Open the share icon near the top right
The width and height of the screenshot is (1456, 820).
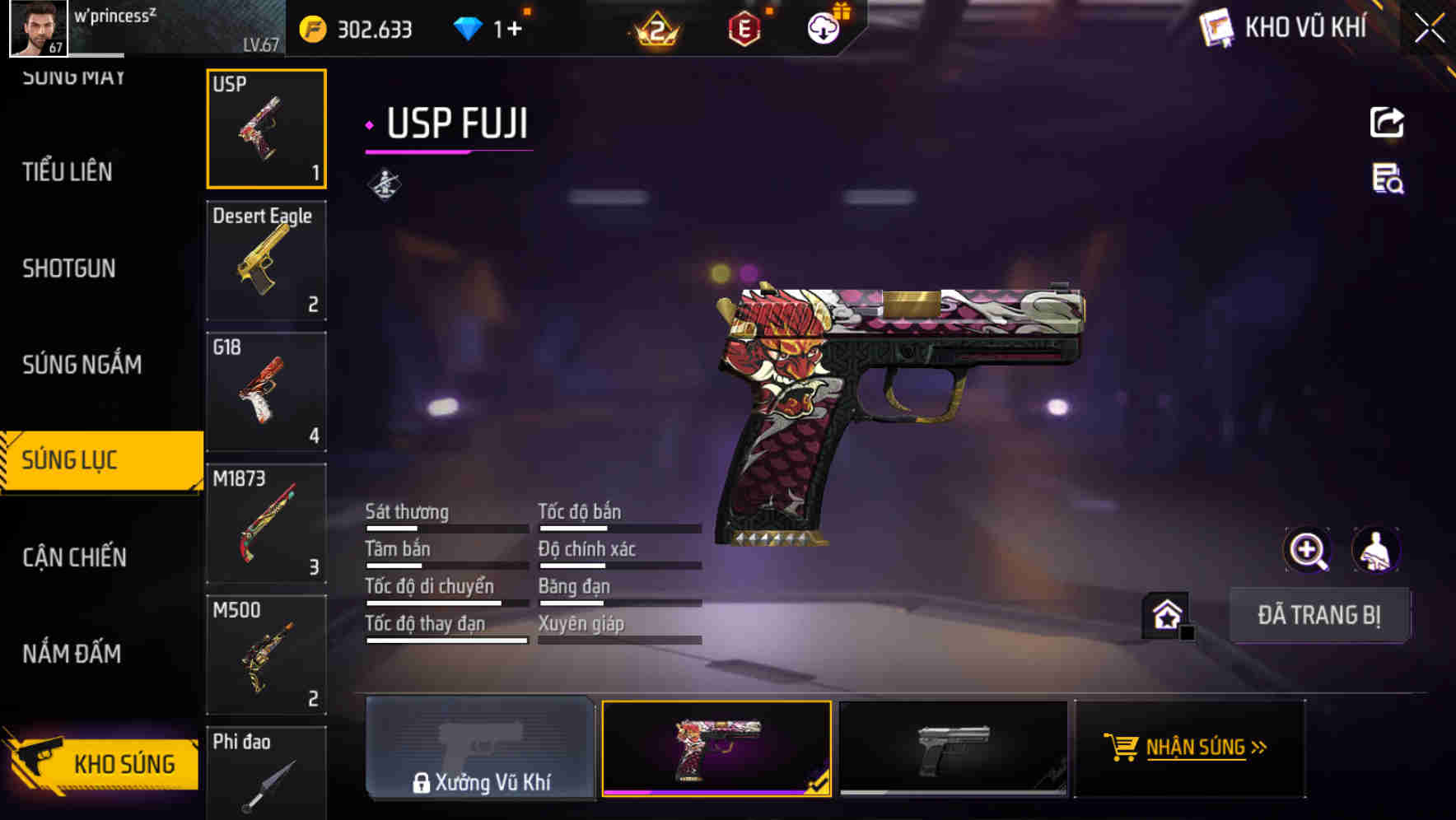coord(1388,122)
